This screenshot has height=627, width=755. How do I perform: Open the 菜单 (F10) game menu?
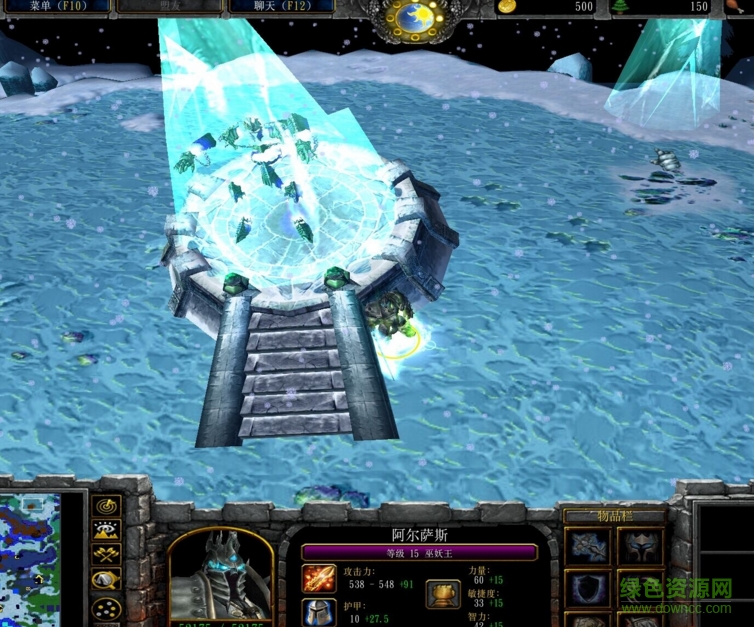pos(55,6)
